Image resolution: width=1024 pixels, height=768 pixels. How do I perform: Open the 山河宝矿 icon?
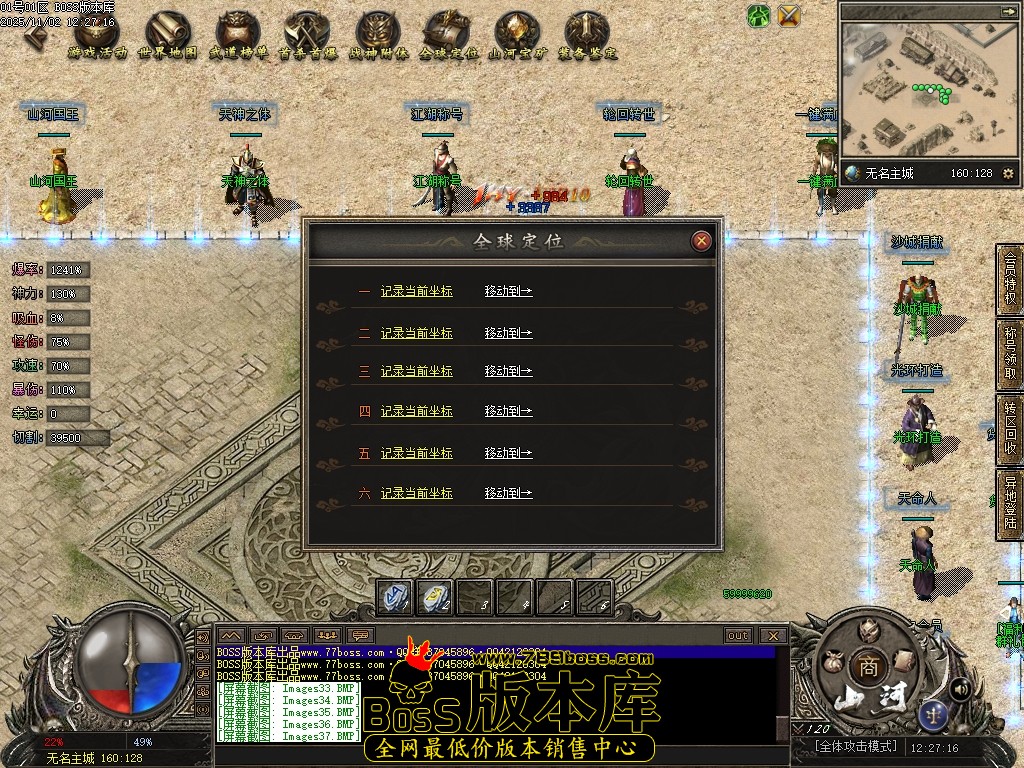coord(517,35)
